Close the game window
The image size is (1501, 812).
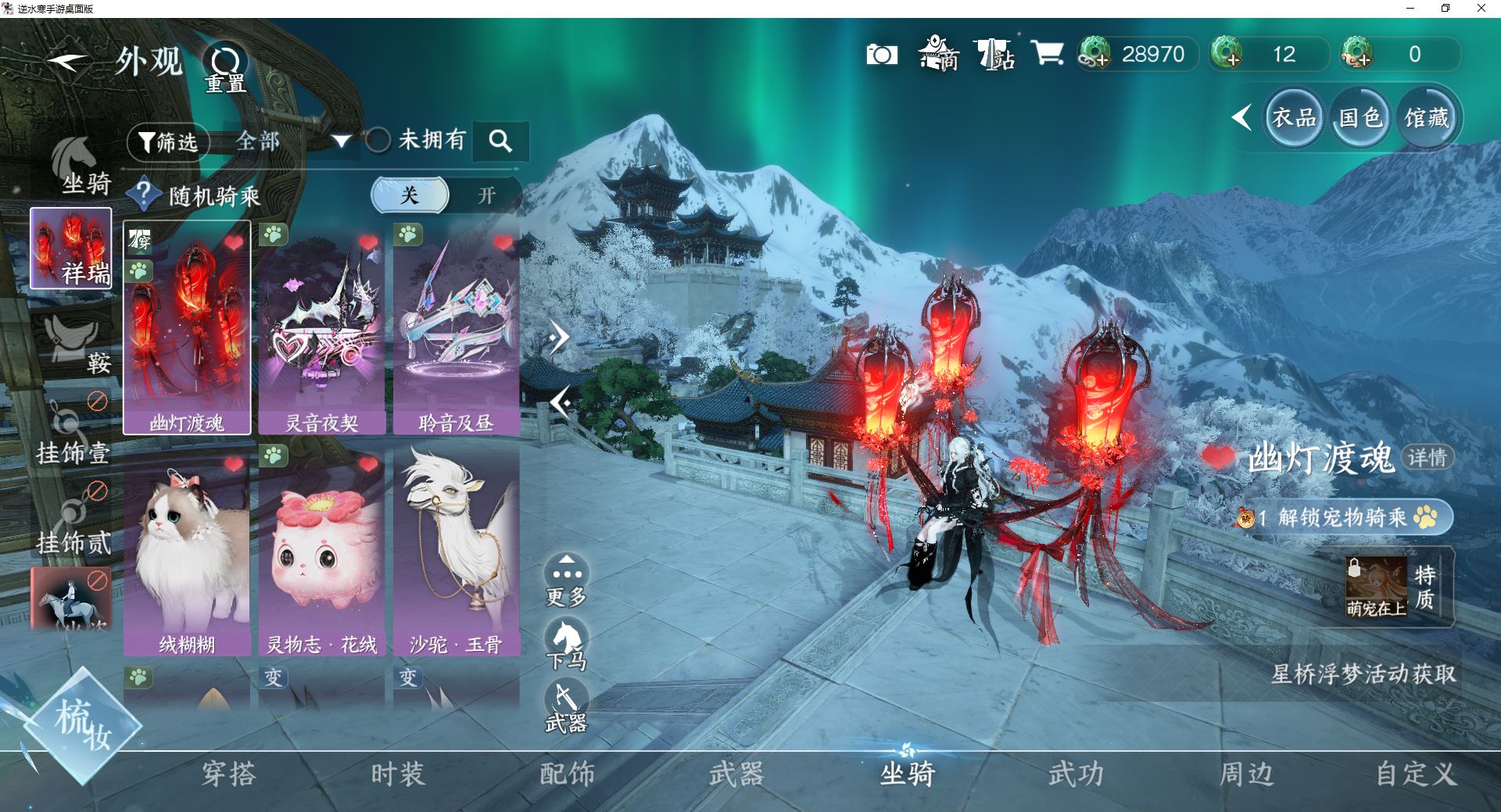(x=1481, y=9)
